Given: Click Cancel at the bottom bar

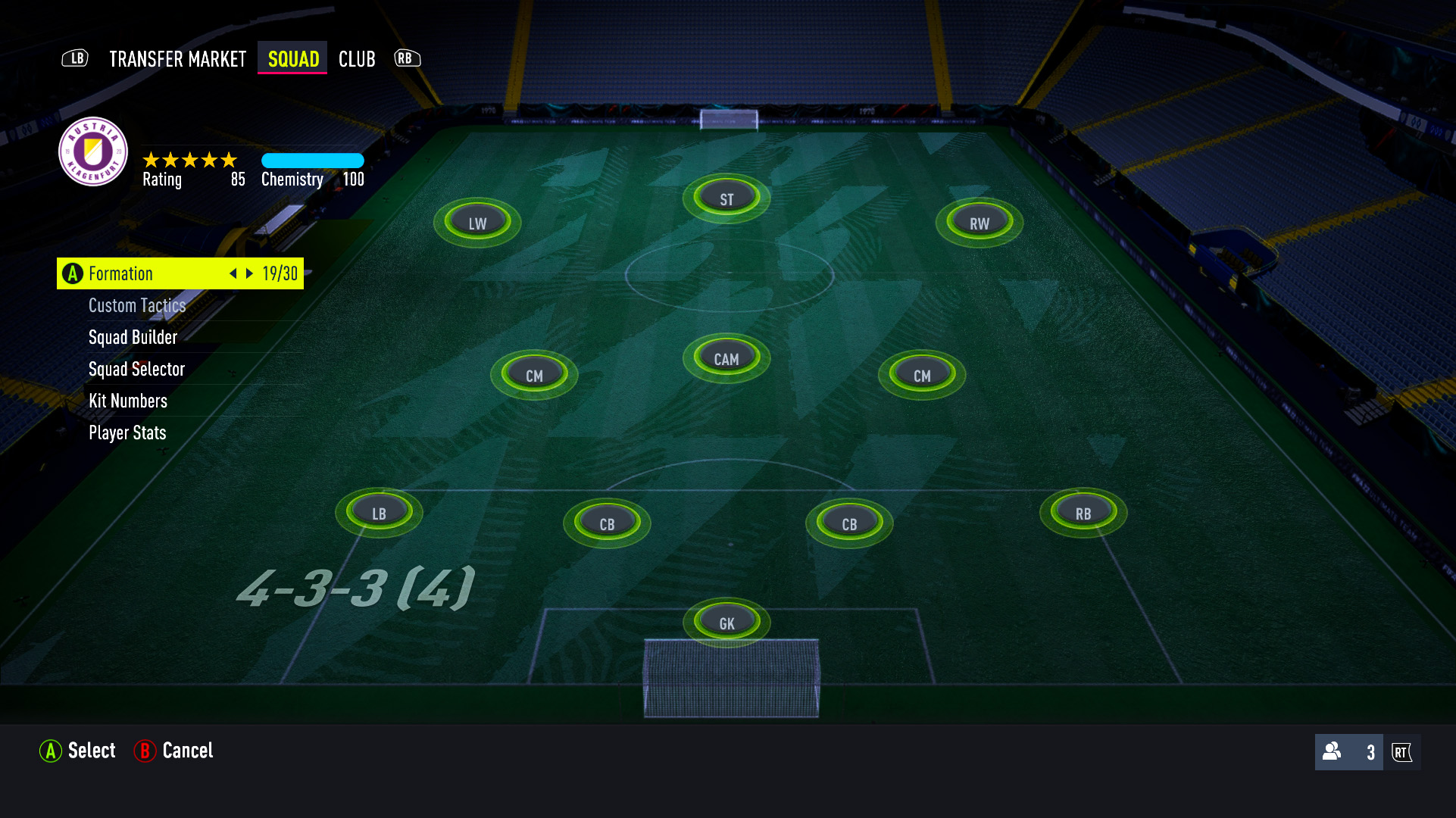Looking at the screenshot, I should (186, 751).
